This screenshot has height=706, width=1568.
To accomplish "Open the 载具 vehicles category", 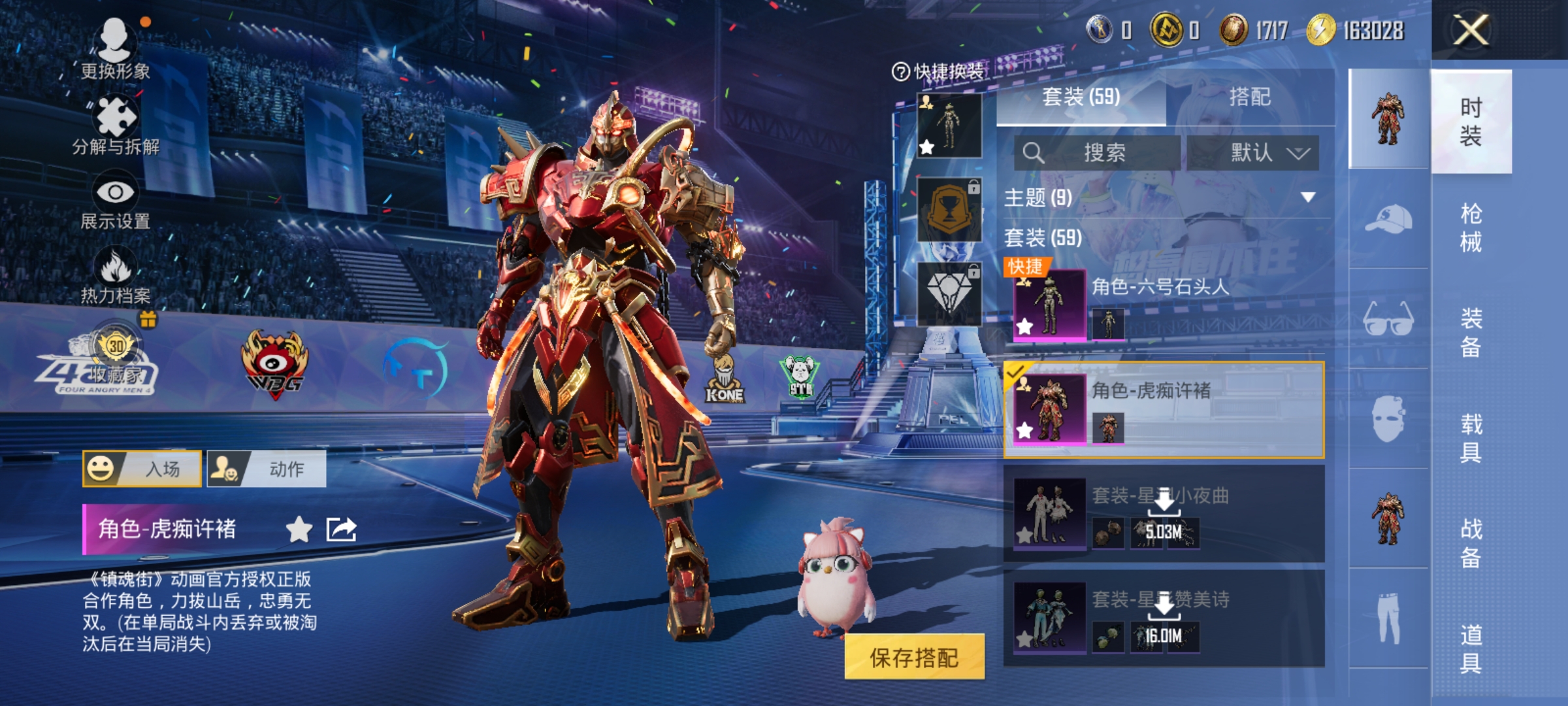I will coord(1471,438).
